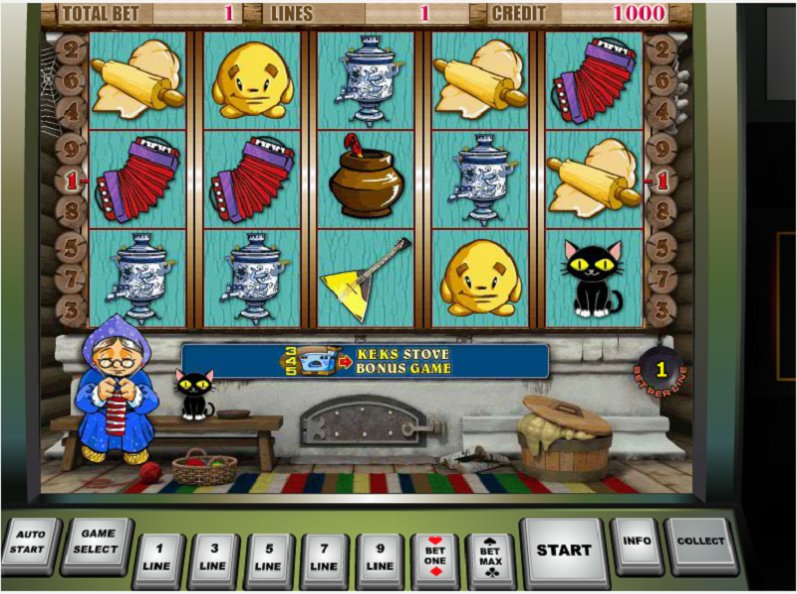Set the wager with Bet Max
Image resolution: width=797 pixels, height=594 pixels.
pos(490,557)
